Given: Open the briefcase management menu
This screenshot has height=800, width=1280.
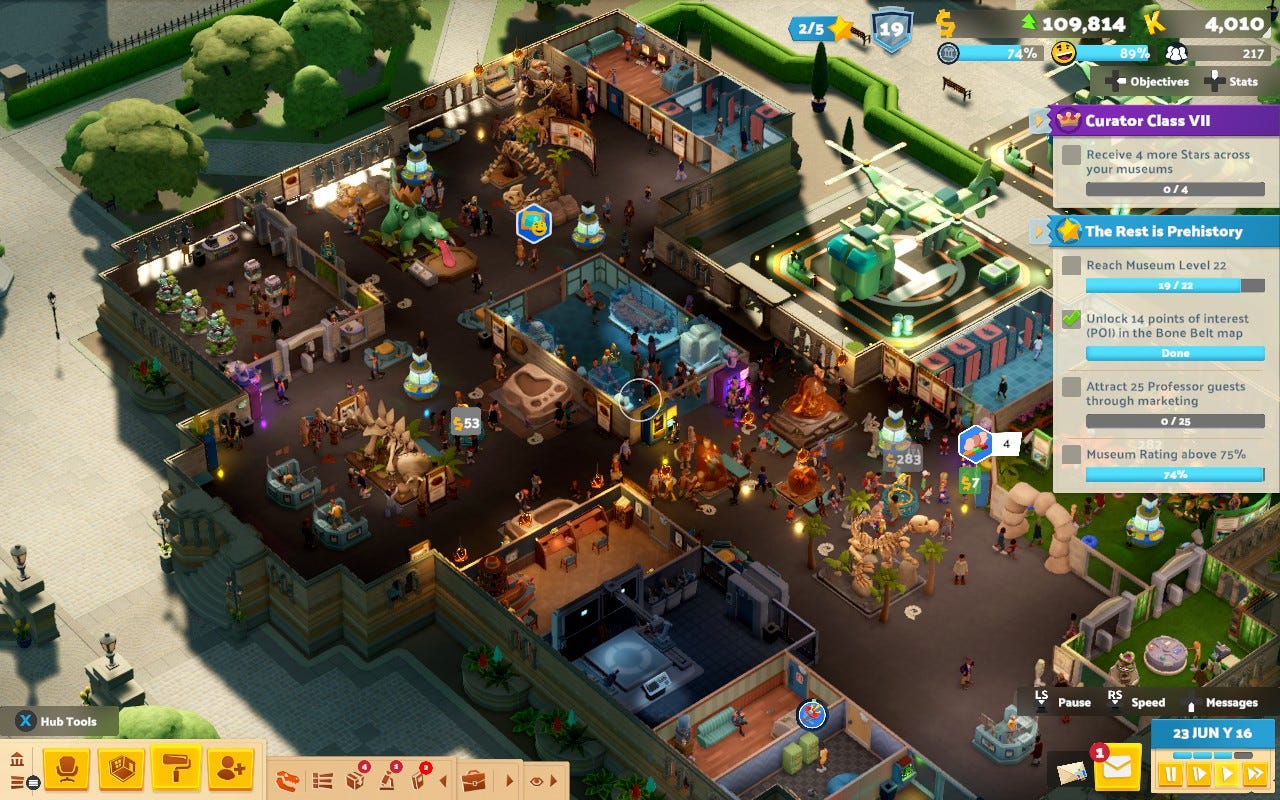Looking at the screenshot, I should tap(473, 780).
